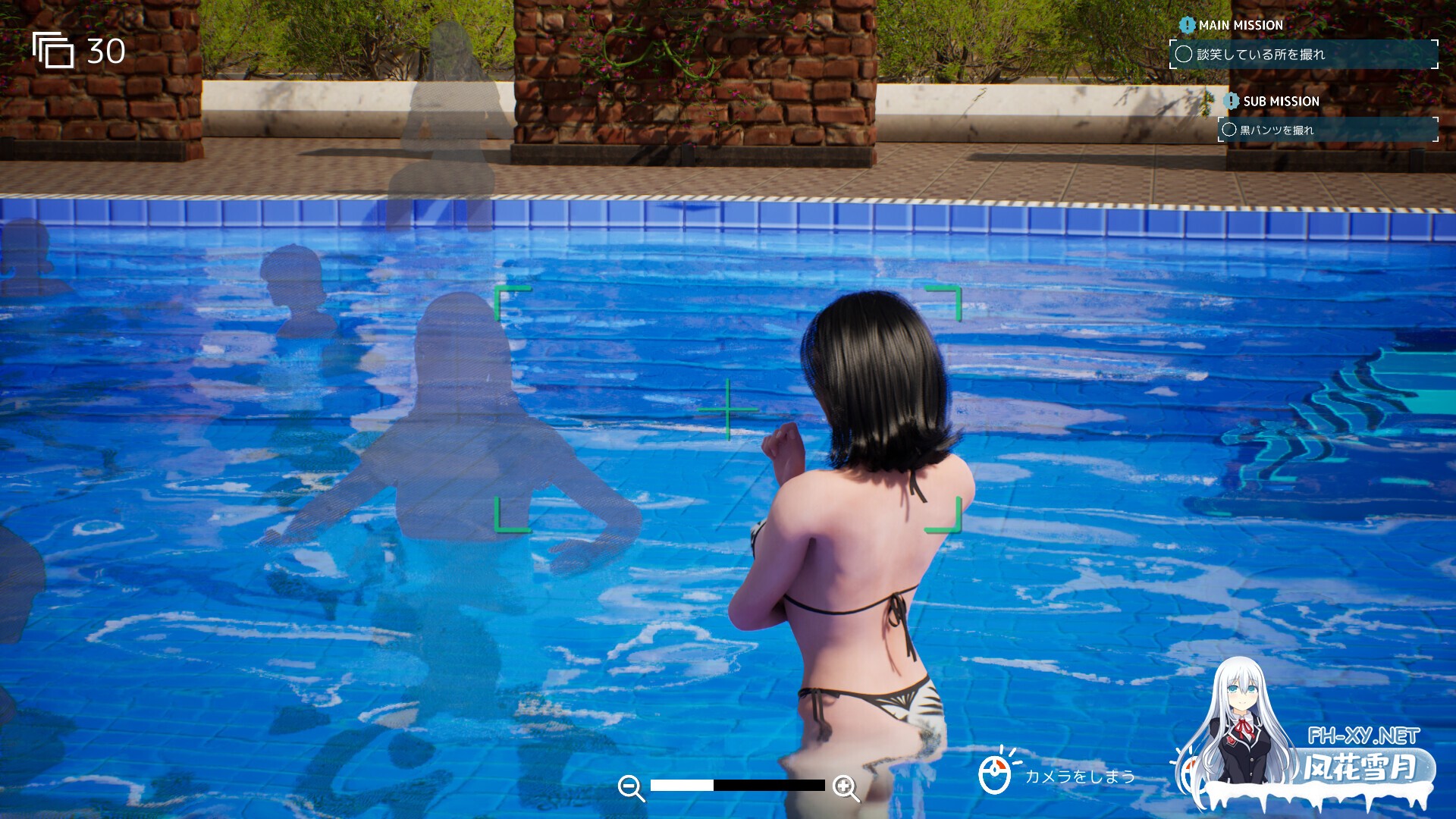
Task: Check the circle for mission 黒パンツを撮れ
Action: [x=1228, y=130]
